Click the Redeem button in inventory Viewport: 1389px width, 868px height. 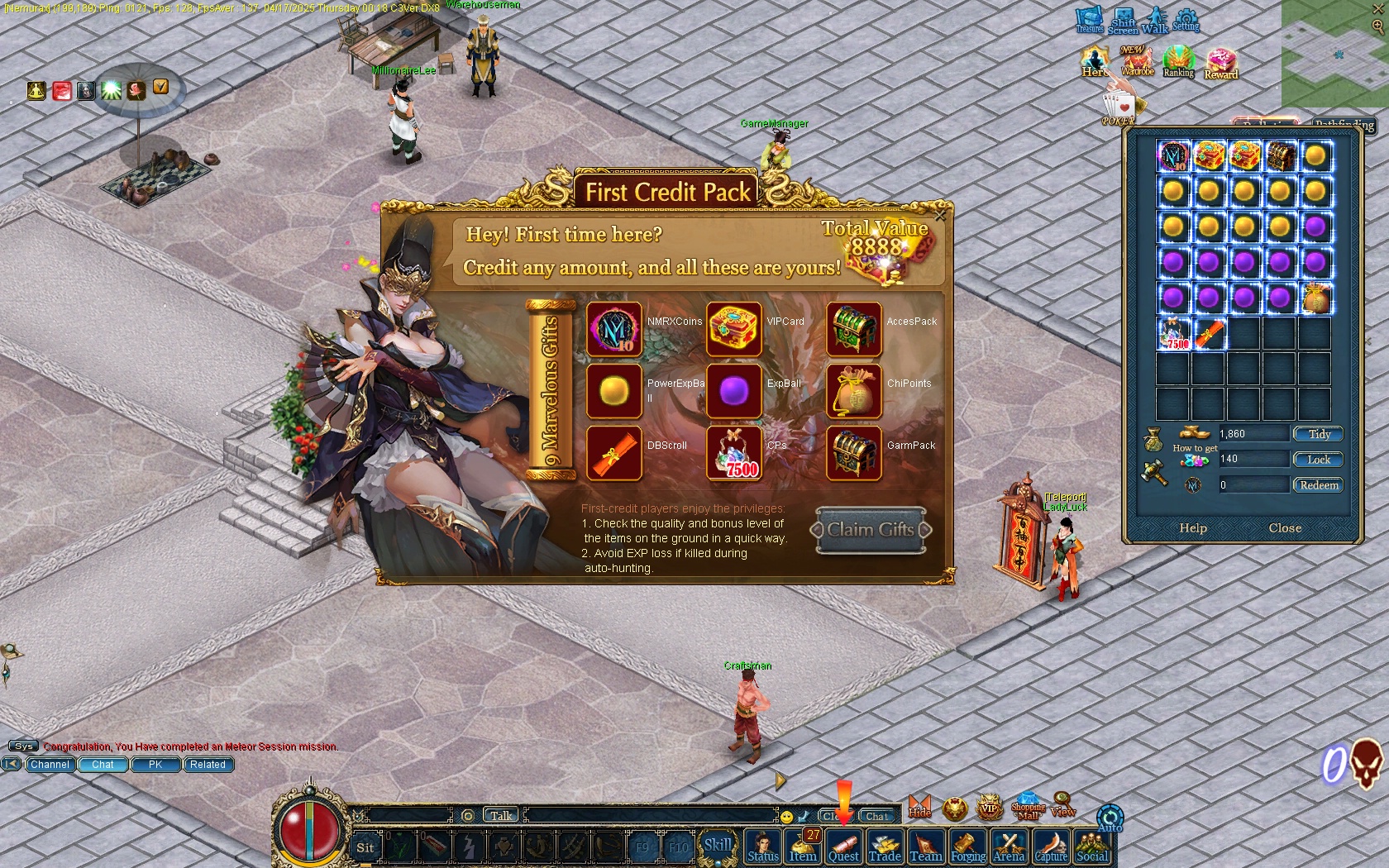(x=1319, y=485)
